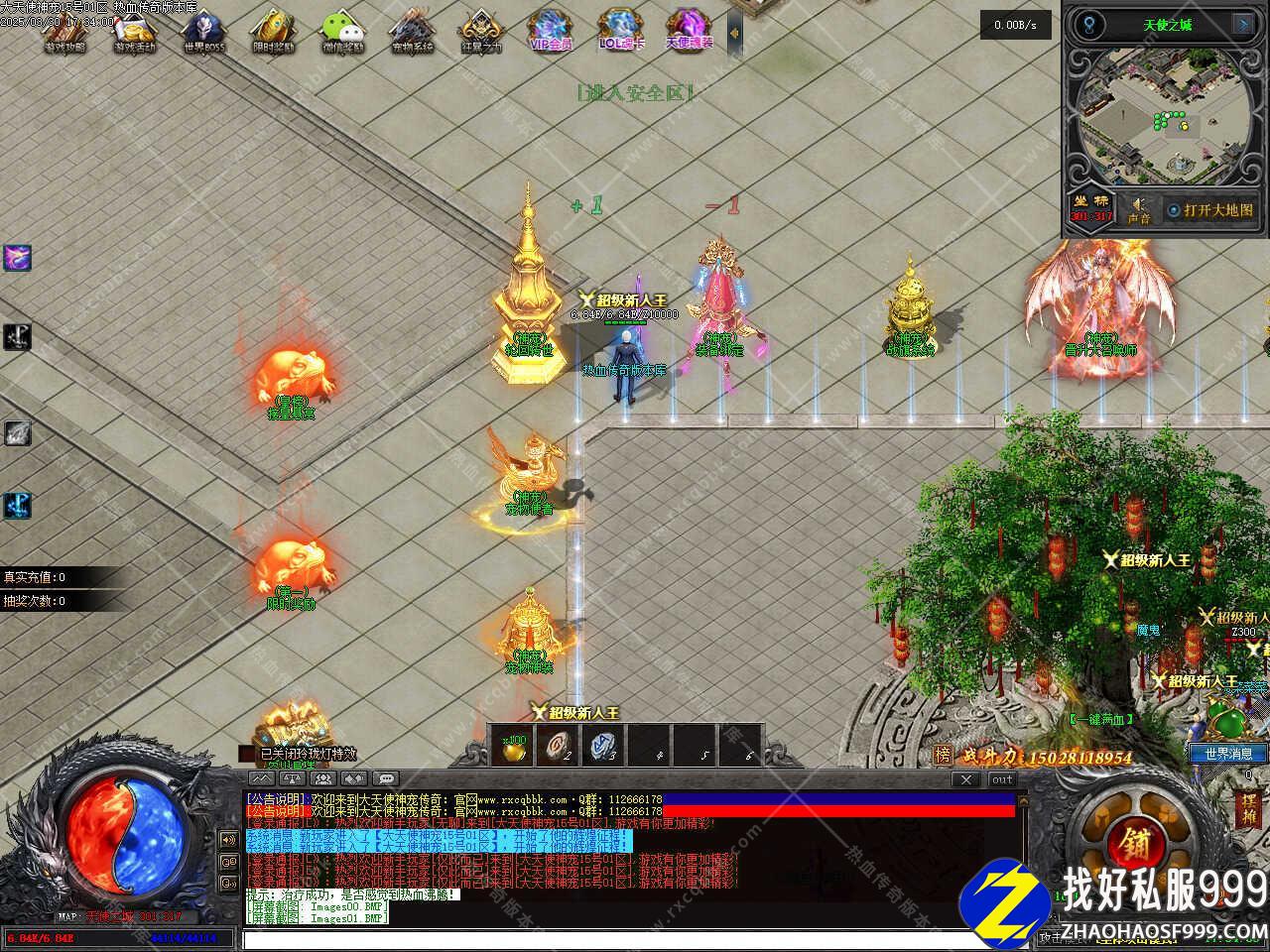Focus the chat text input field
The width and height of the screenshot is (1270, 952).
click(x=635, y=939)
